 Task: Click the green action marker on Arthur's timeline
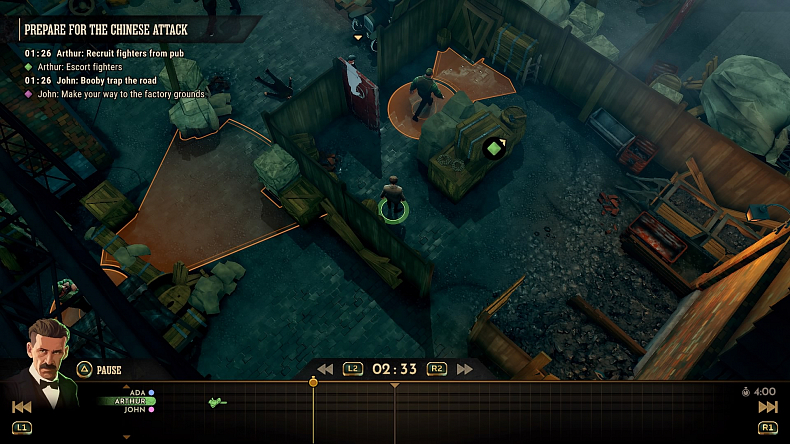(216, 402)
